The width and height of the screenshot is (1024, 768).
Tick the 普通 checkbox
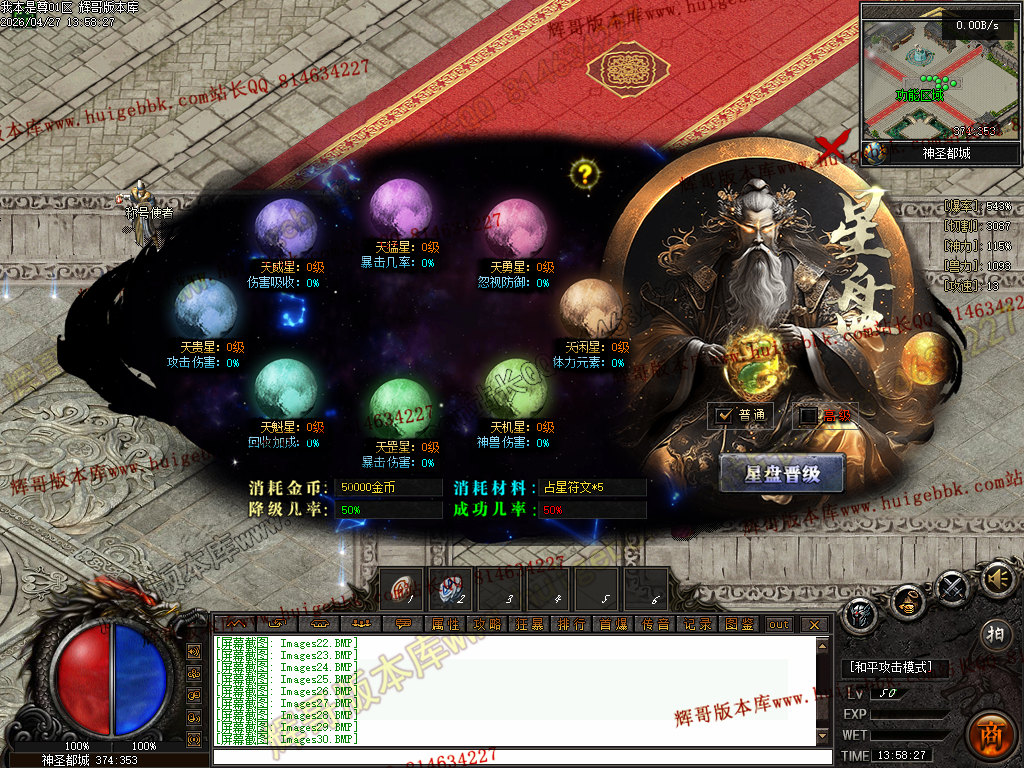[726, 415]
